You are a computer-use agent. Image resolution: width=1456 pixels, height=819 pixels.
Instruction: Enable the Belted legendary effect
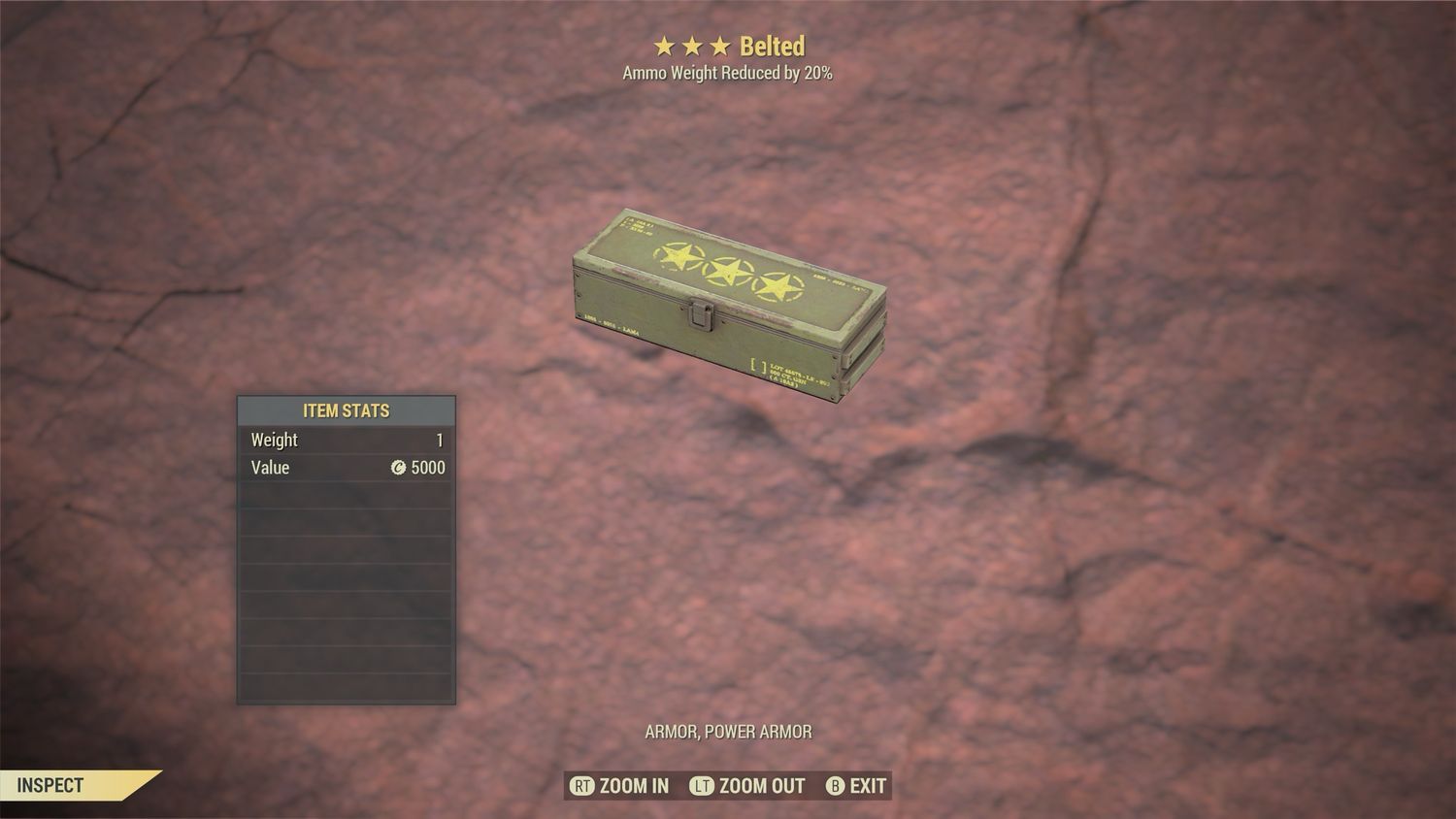[774, 45]
